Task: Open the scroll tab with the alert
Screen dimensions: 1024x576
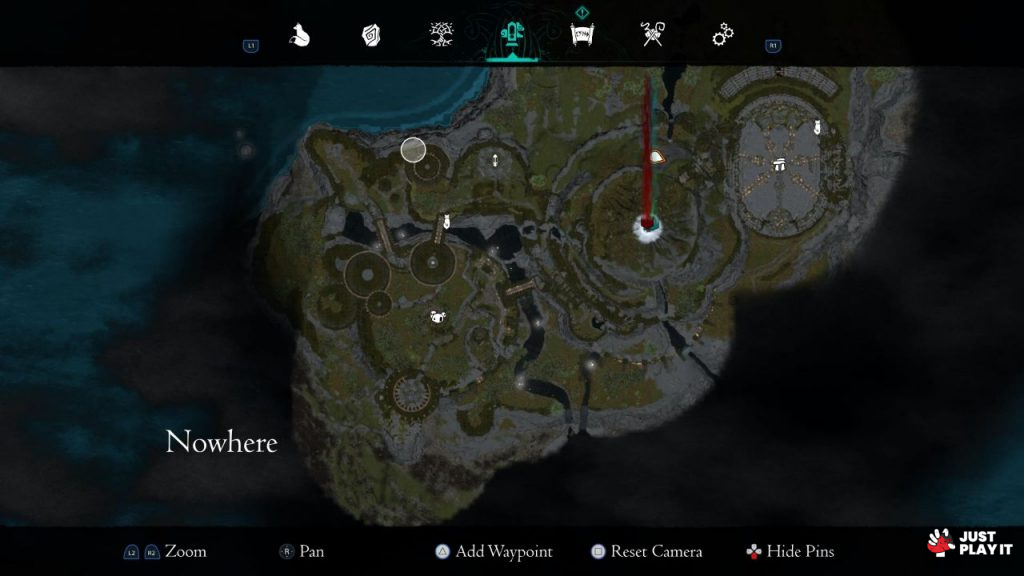Action: [x=580, y=35]
